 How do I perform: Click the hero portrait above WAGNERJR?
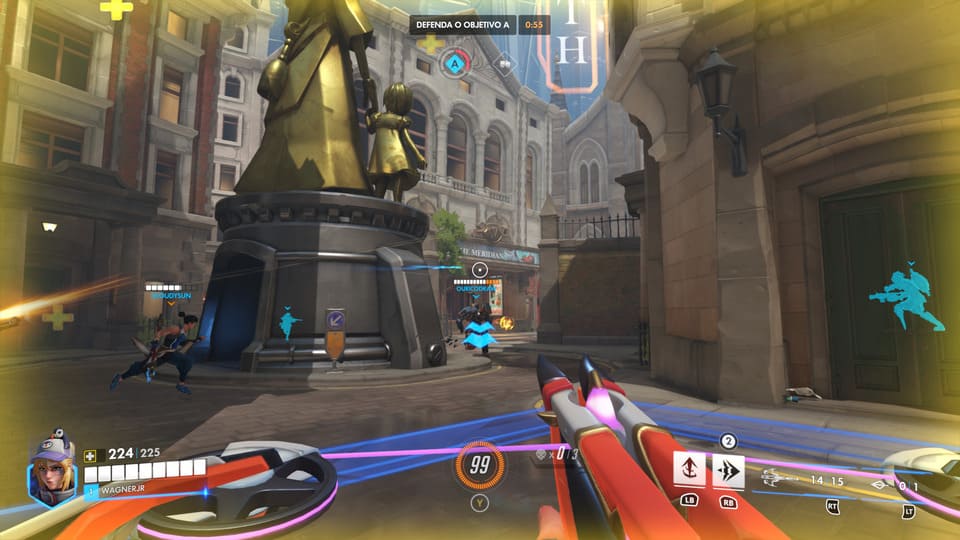pyautogui.click(x=53, y=469)
